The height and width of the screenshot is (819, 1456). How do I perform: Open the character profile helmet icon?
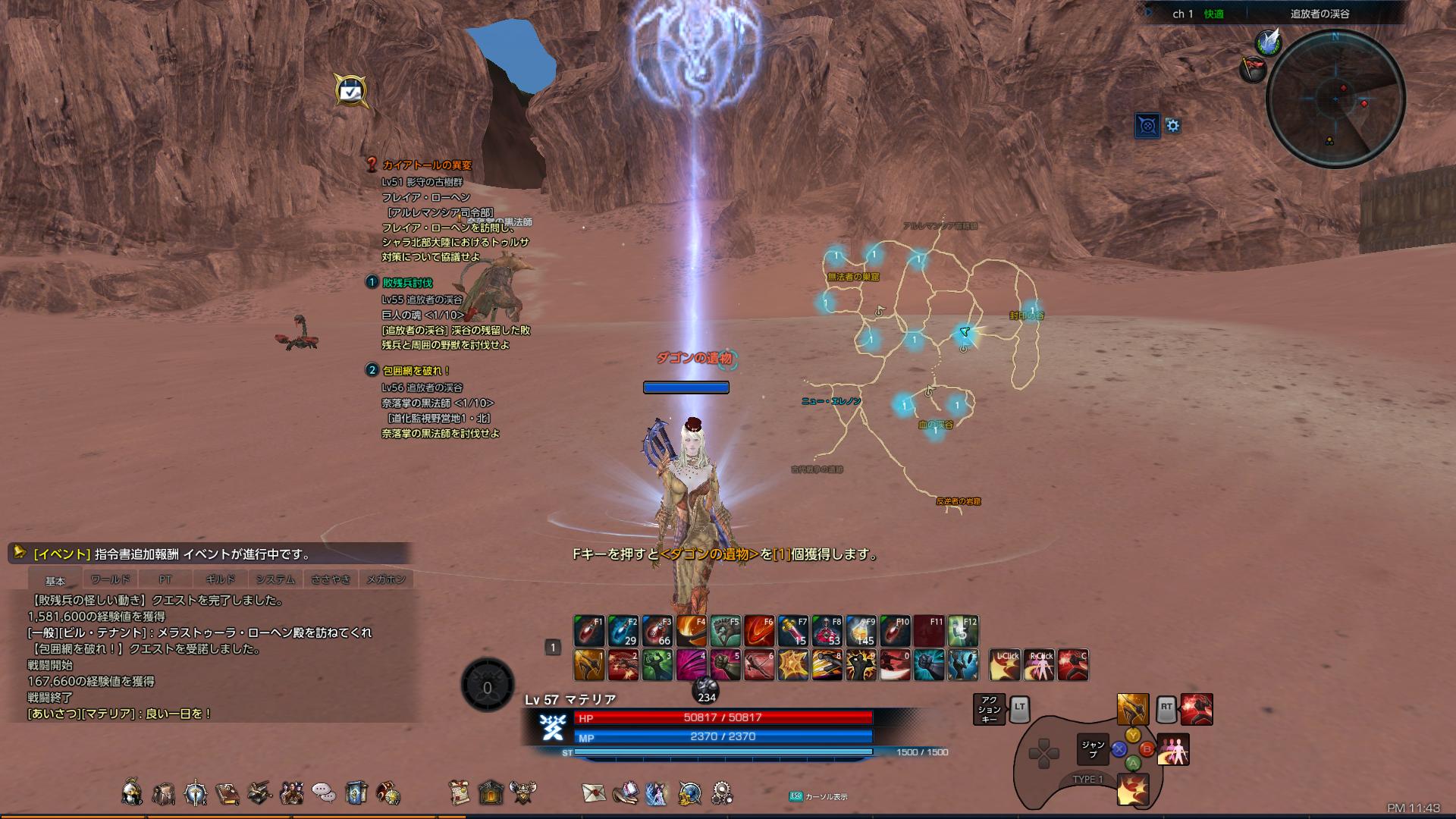[132, 792]
